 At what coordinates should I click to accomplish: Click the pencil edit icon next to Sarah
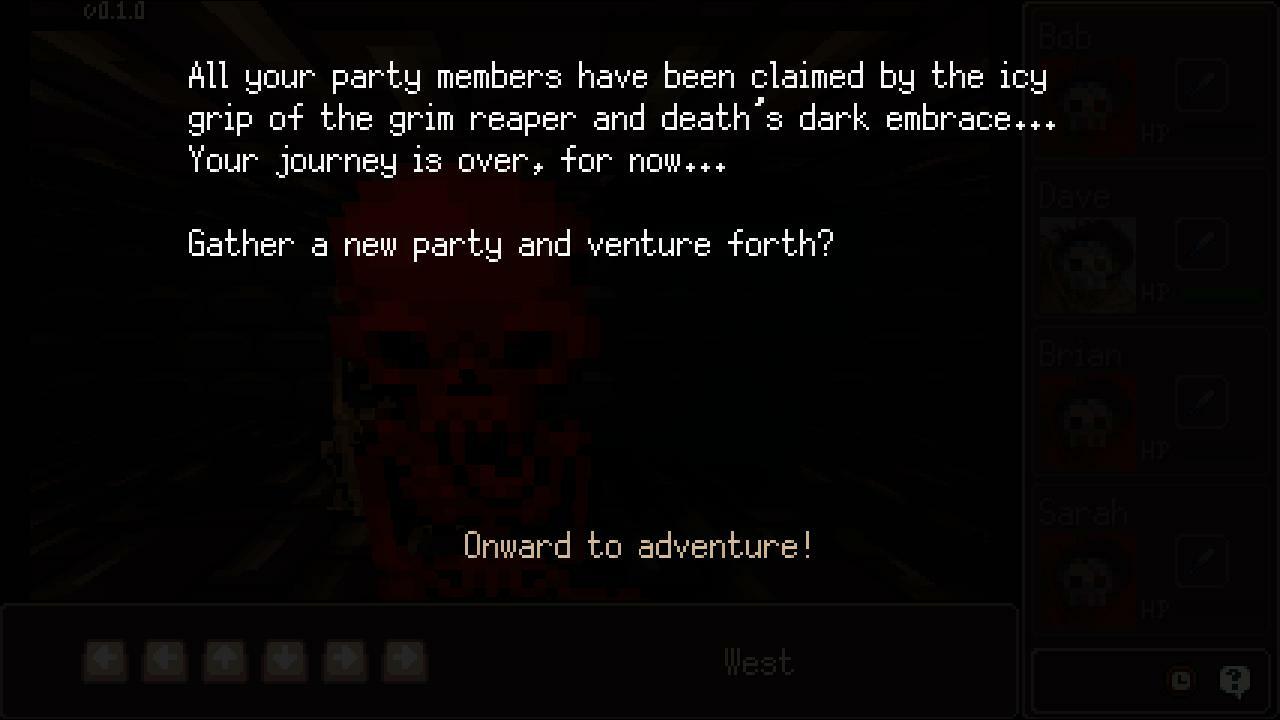pyautogui.click(x=1202, y=560)
